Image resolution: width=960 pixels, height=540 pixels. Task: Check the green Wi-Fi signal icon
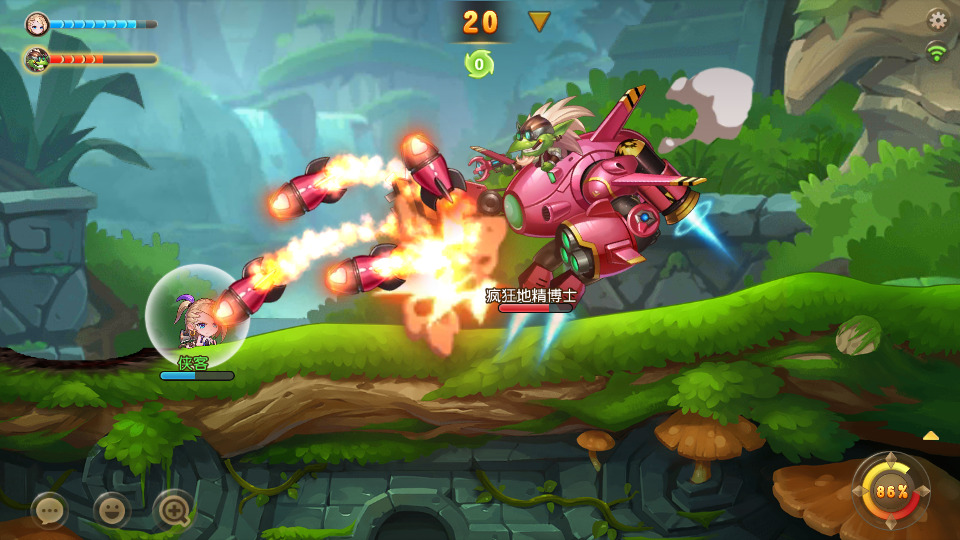[937, 51]
